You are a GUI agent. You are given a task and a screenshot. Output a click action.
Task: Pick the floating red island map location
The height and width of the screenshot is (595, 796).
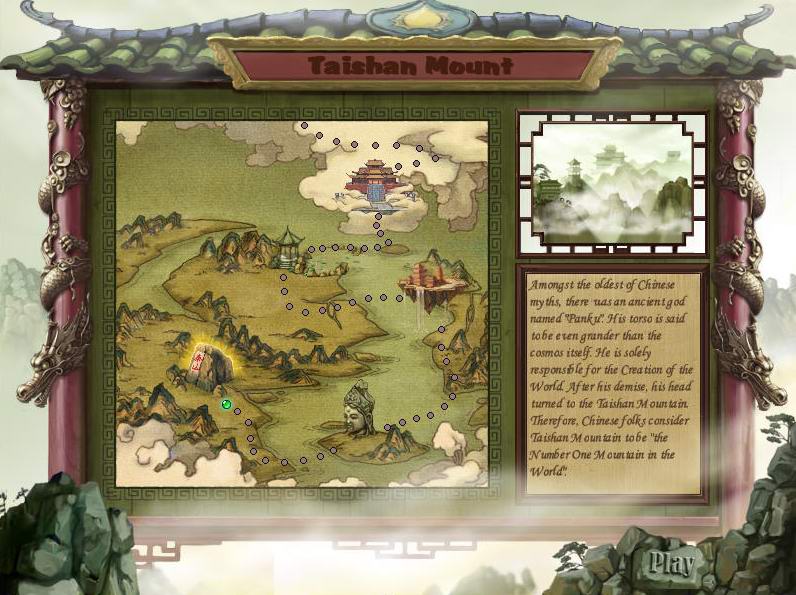(x=427, y=281)
